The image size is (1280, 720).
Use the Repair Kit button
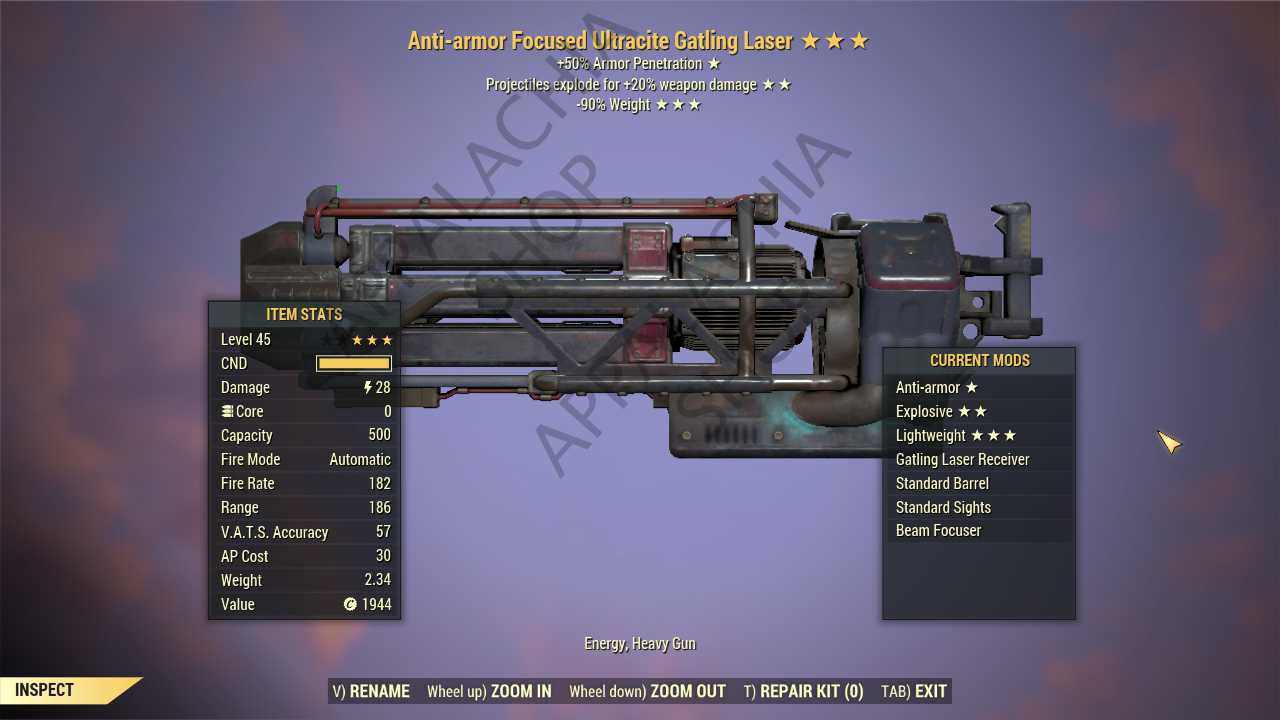[x=803, y=691]
